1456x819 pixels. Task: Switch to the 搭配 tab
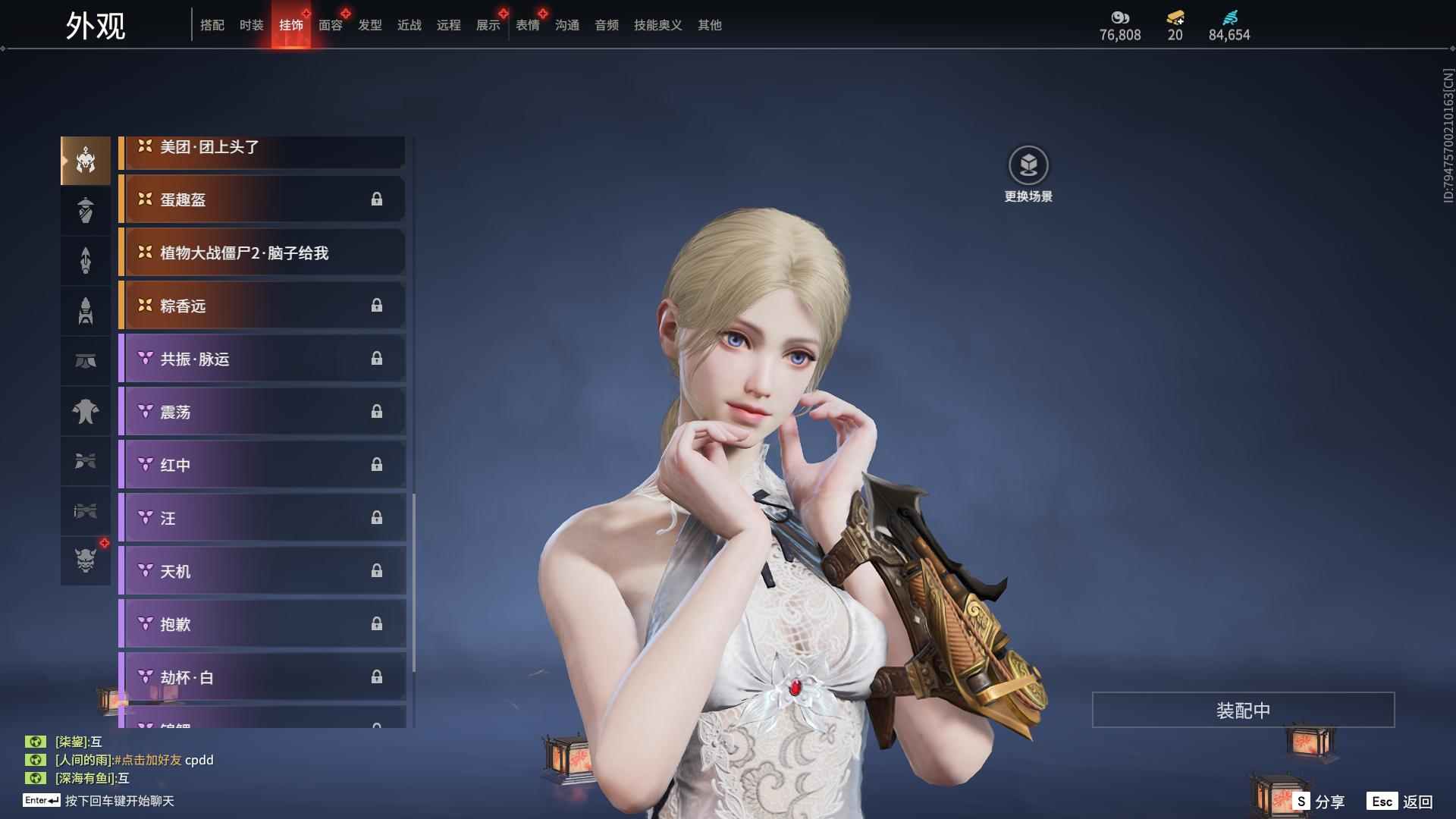[212, 25]
